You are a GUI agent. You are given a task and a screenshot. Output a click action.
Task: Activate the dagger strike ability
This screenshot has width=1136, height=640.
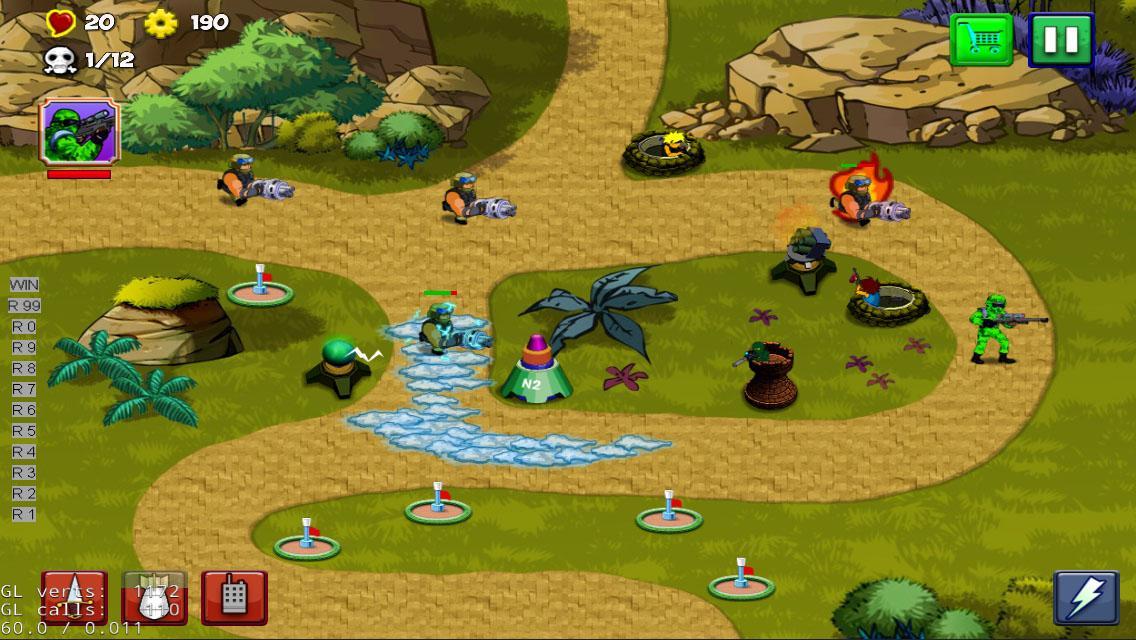(74, 598)
